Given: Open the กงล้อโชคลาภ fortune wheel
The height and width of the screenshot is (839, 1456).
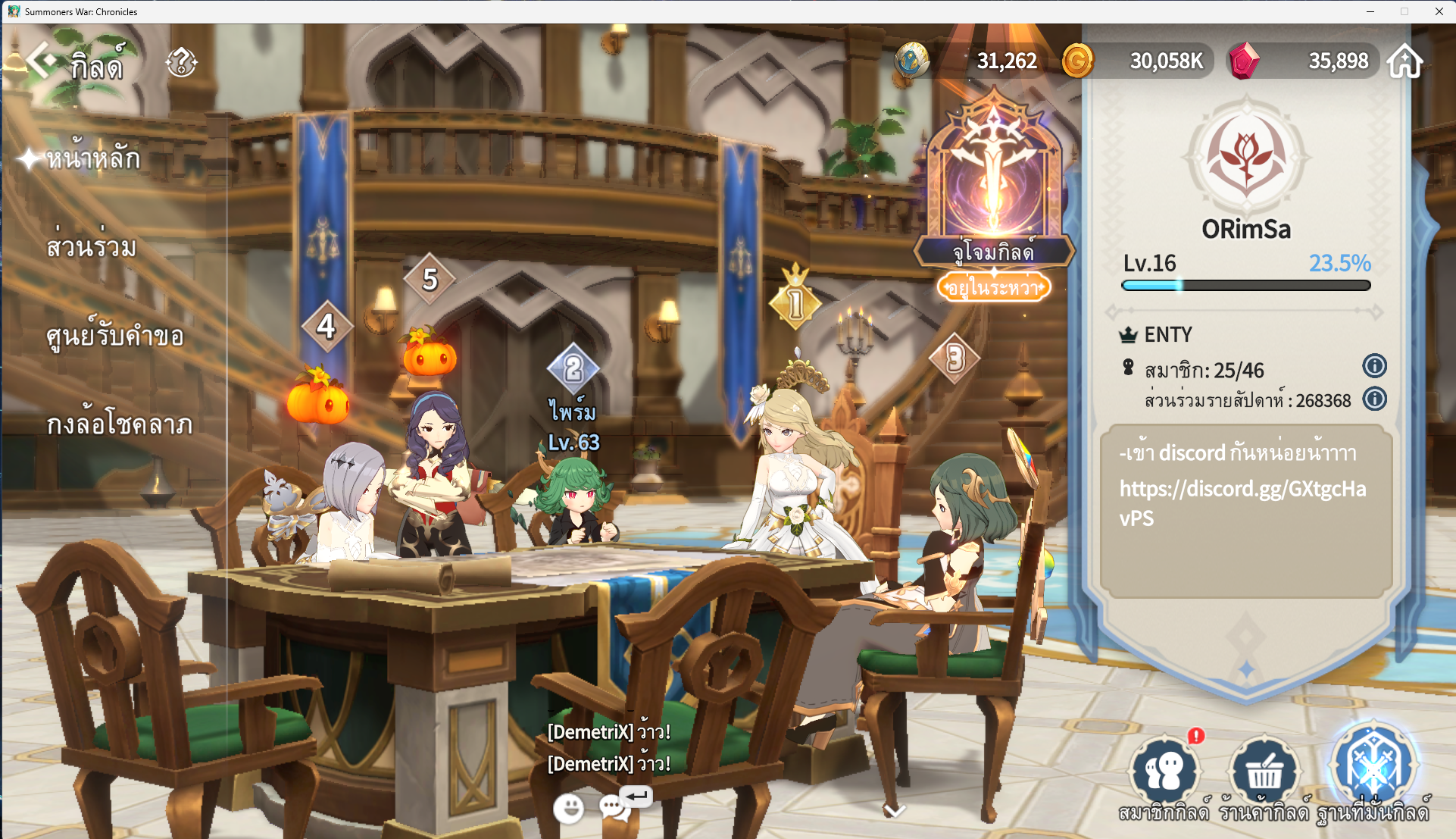Looking at the screenshot, I should click(119, 424).
